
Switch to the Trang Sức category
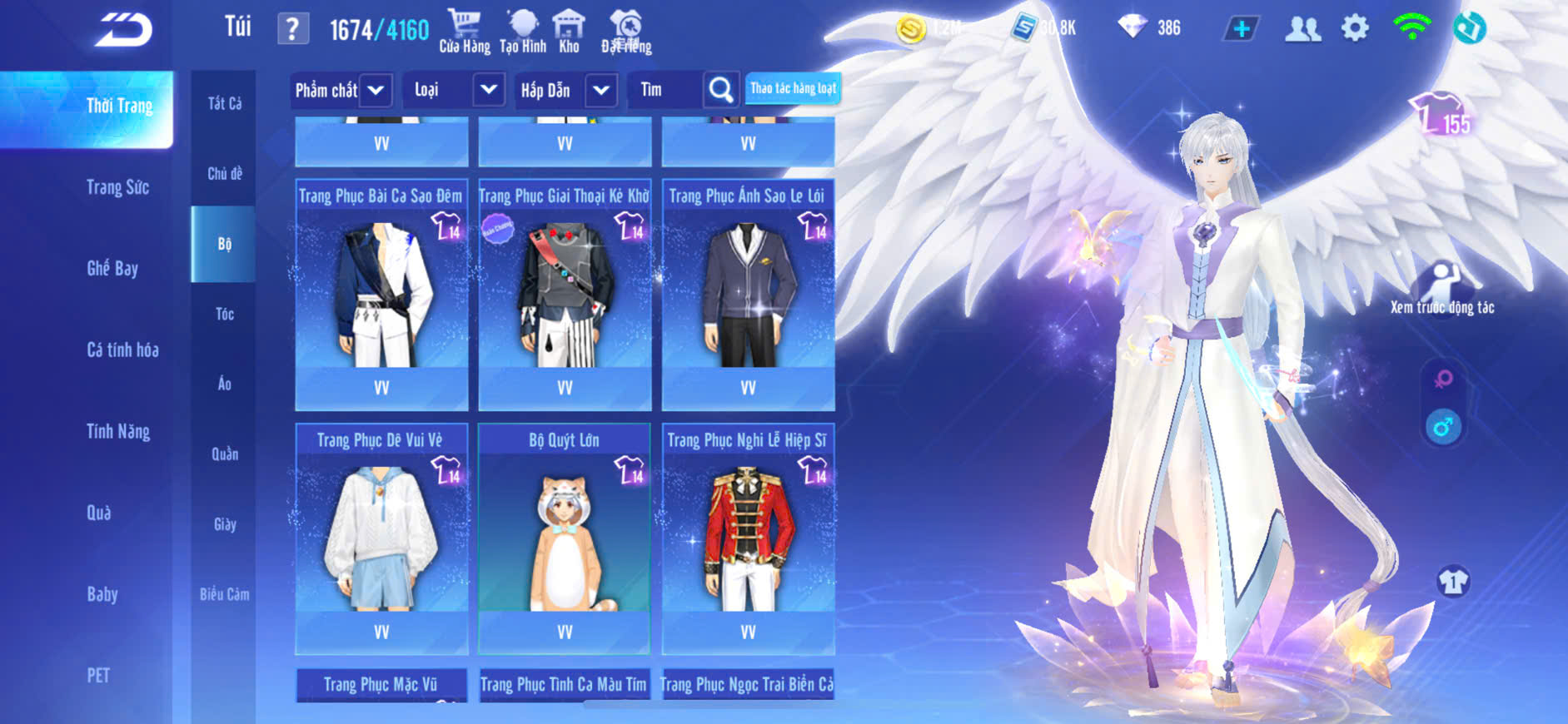click(x=117, y=187)
